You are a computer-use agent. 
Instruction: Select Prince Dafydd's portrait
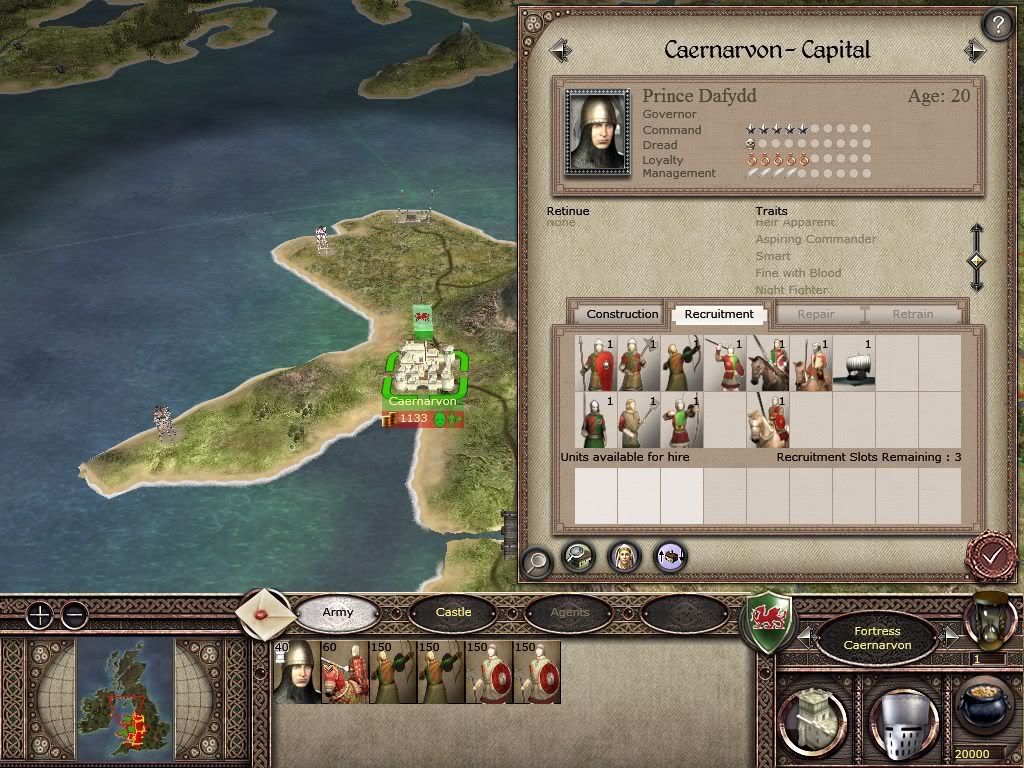pos(598,132)
